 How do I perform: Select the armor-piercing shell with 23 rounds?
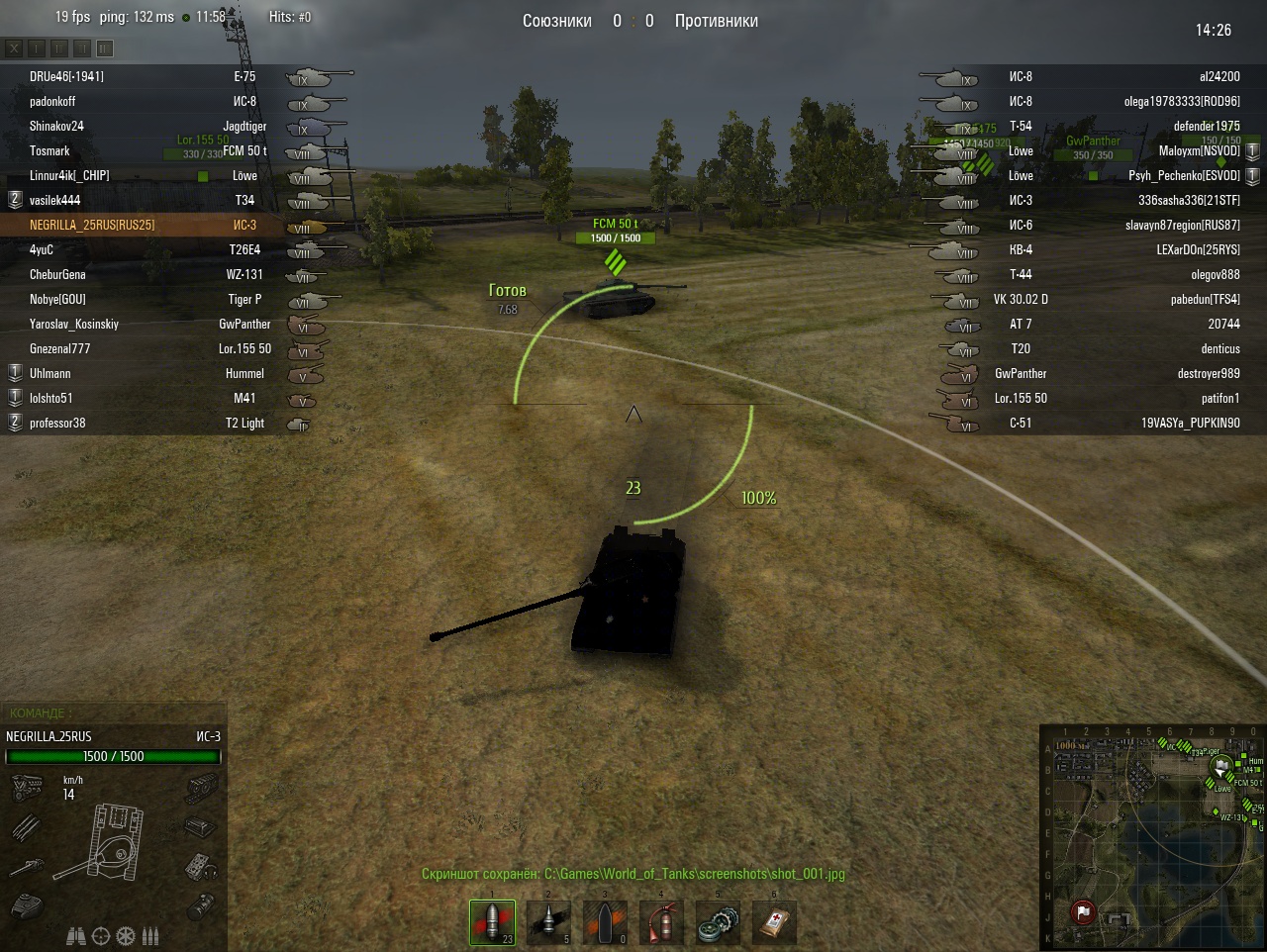(x=492, y=922)
